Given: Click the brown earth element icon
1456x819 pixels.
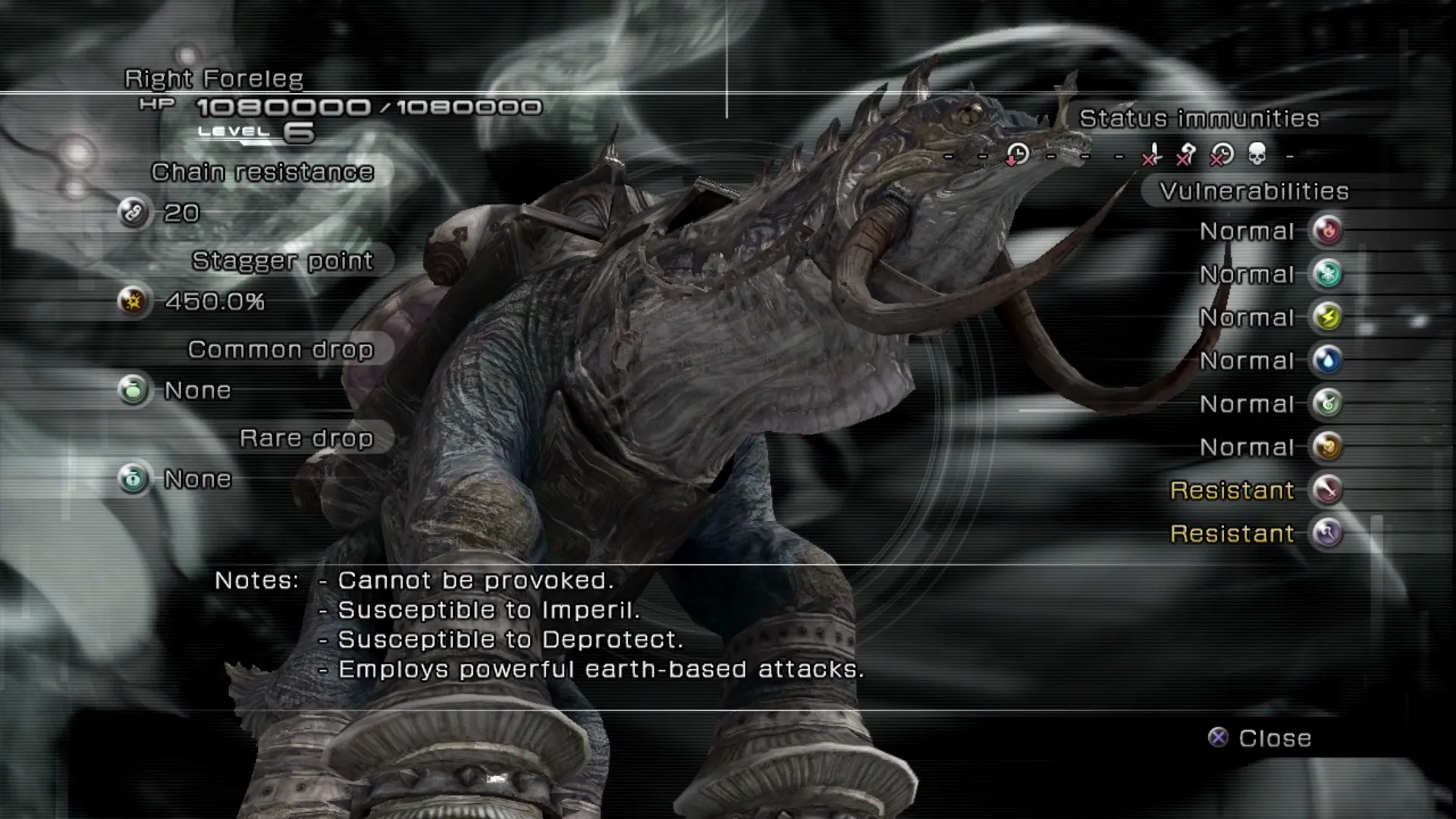Looking at the screenshot, I should pyautogui.click(x=1327, y=447).
